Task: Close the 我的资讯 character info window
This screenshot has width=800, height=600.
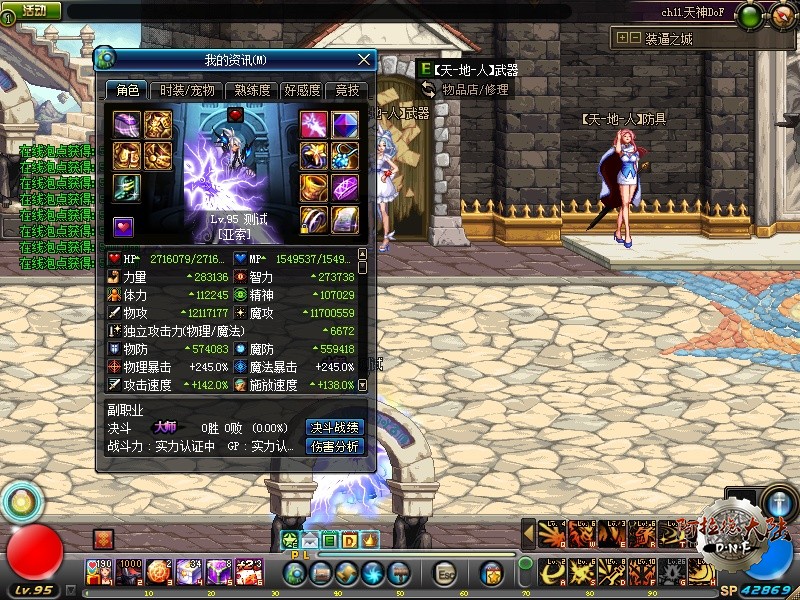Action: coord(364,60)
